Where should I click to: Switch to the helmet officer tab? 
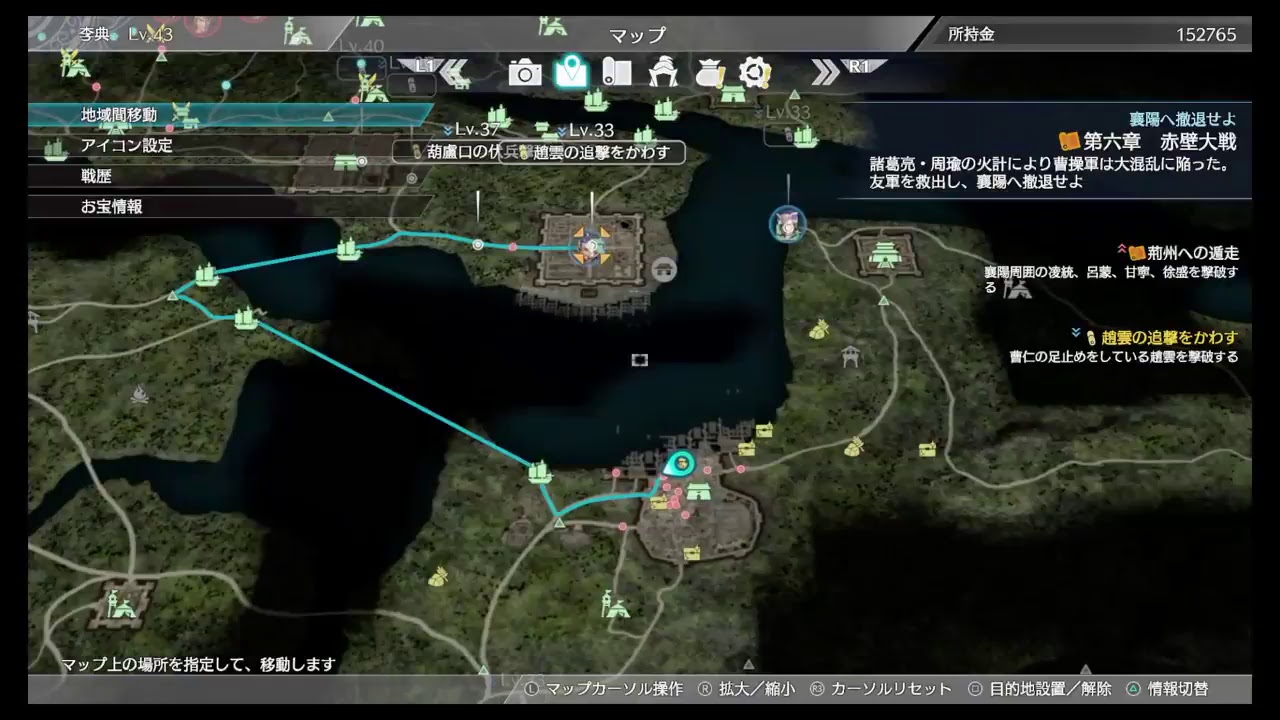(663, 72)
